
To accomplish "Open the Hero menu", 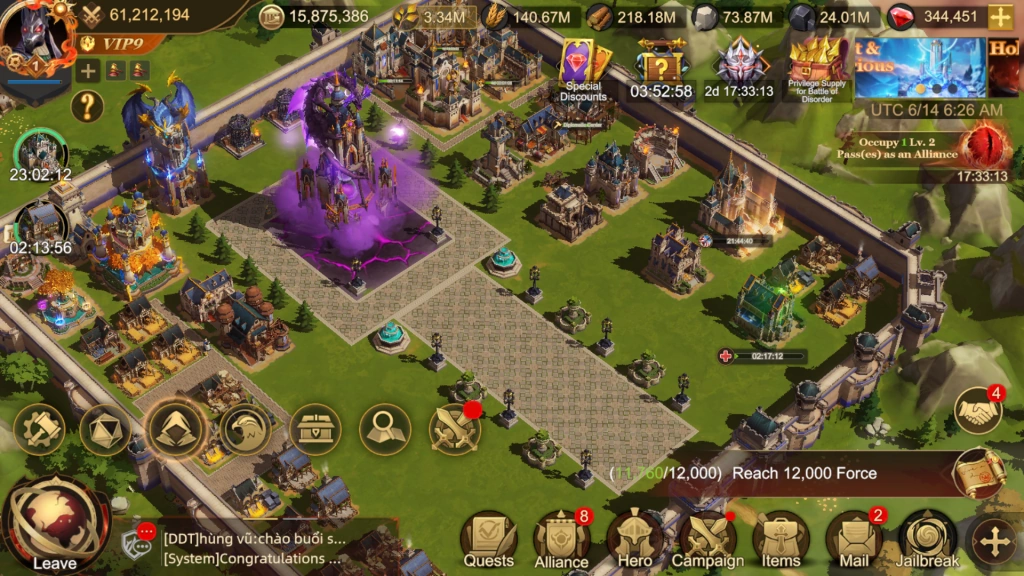I will point(634,540).
